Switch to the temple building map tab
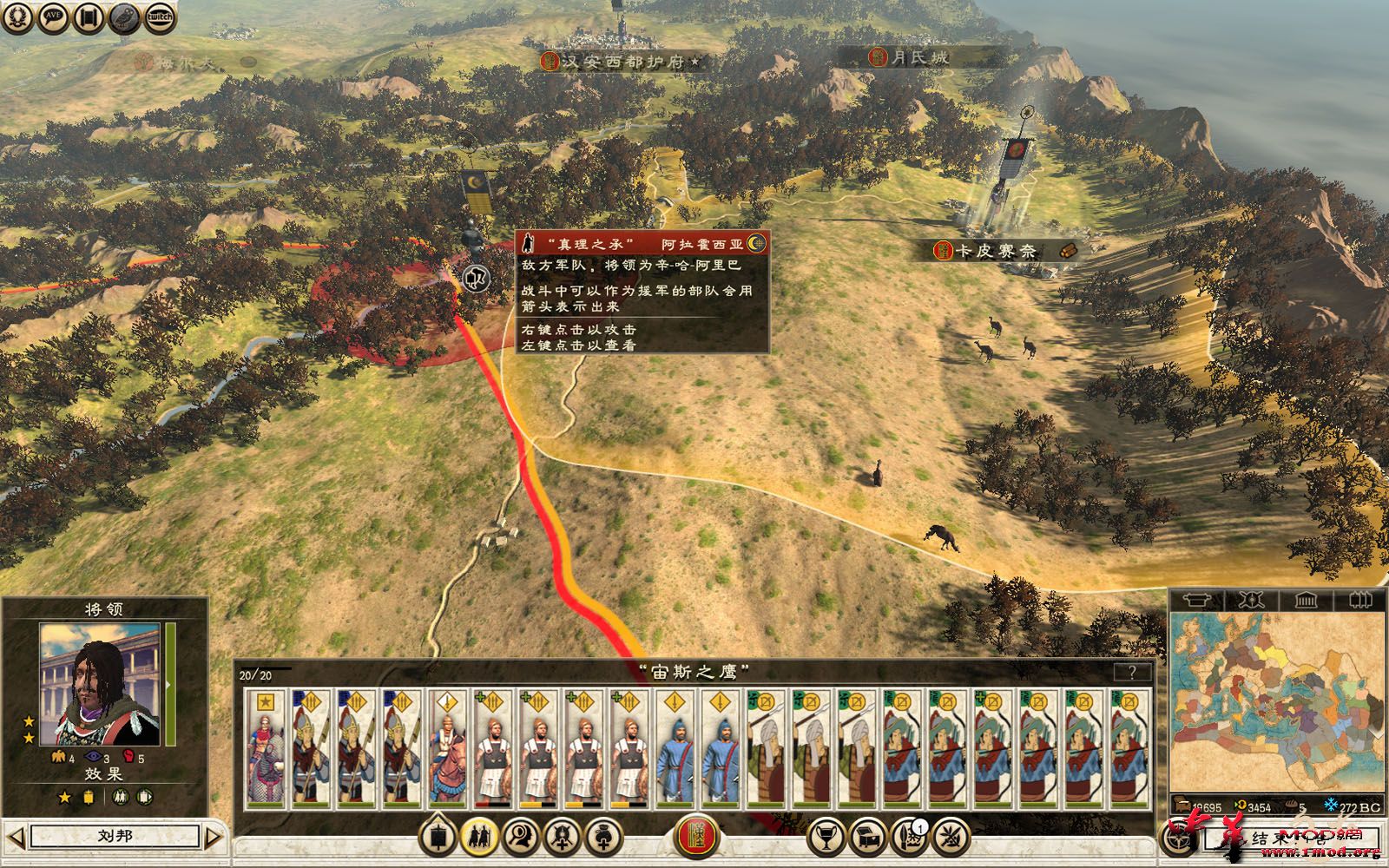1389x868 pixels. [x=1305, y=600]
